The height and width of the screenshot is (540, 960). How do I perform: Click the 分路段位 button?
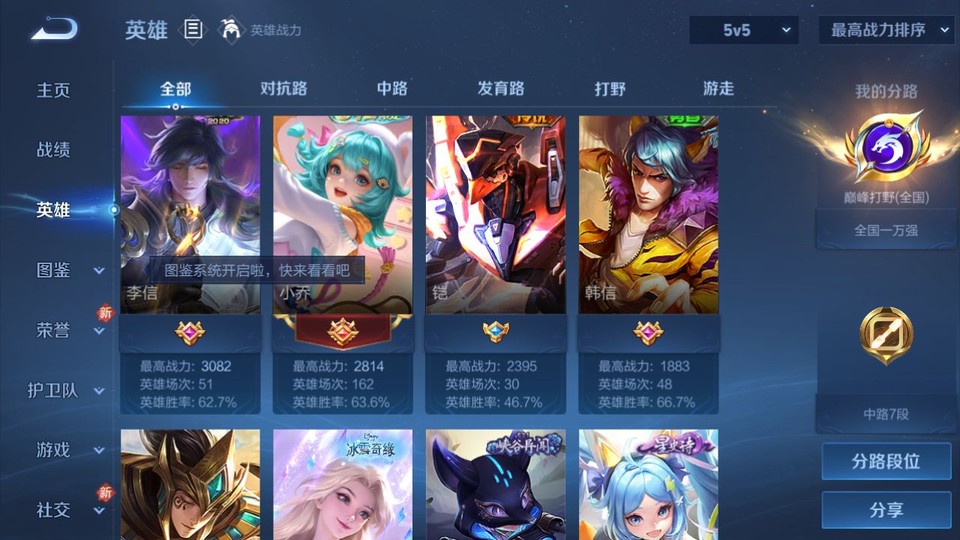886,462
